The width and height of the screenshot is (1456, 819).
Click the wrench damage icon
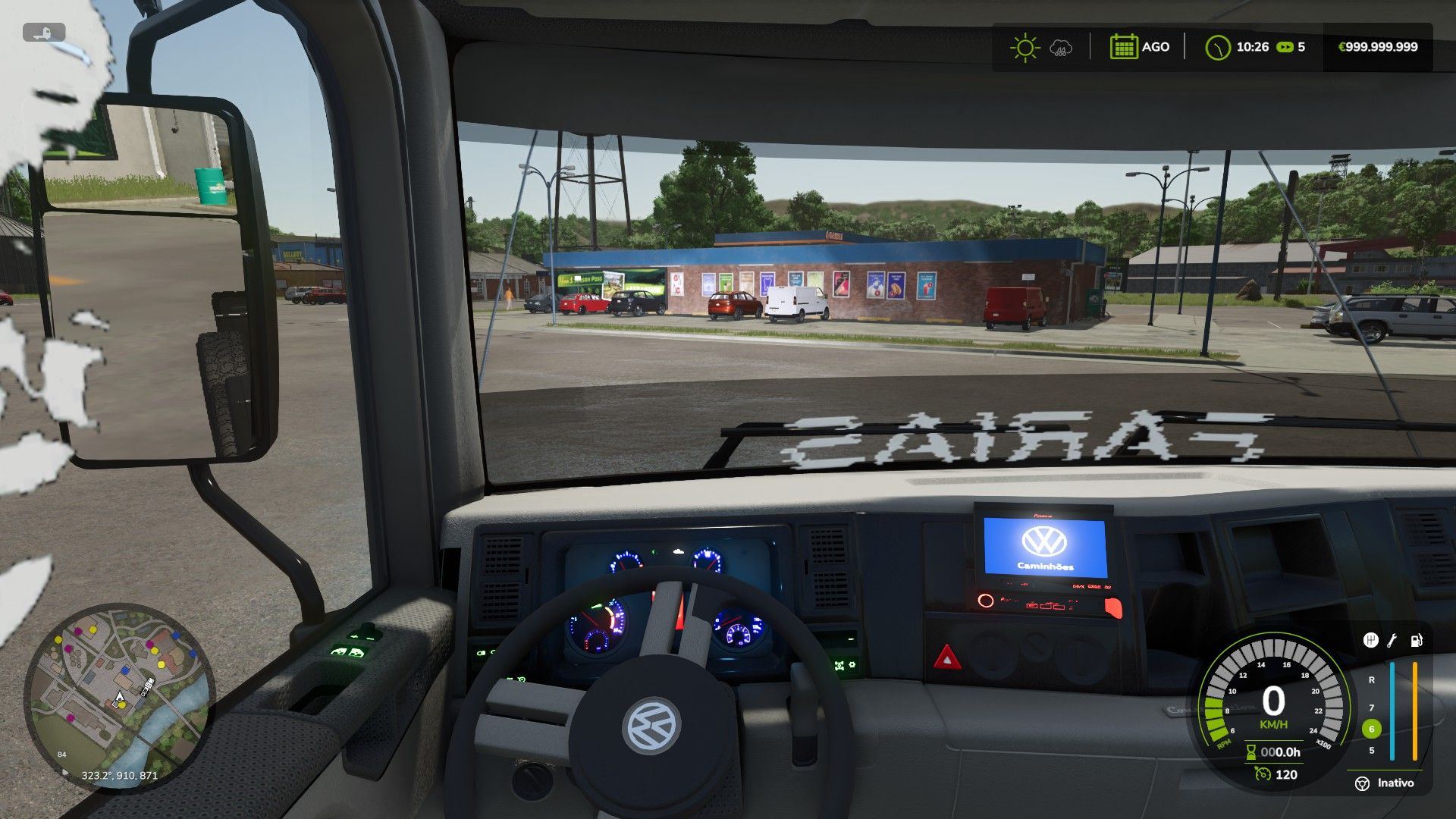[1392, 641]
